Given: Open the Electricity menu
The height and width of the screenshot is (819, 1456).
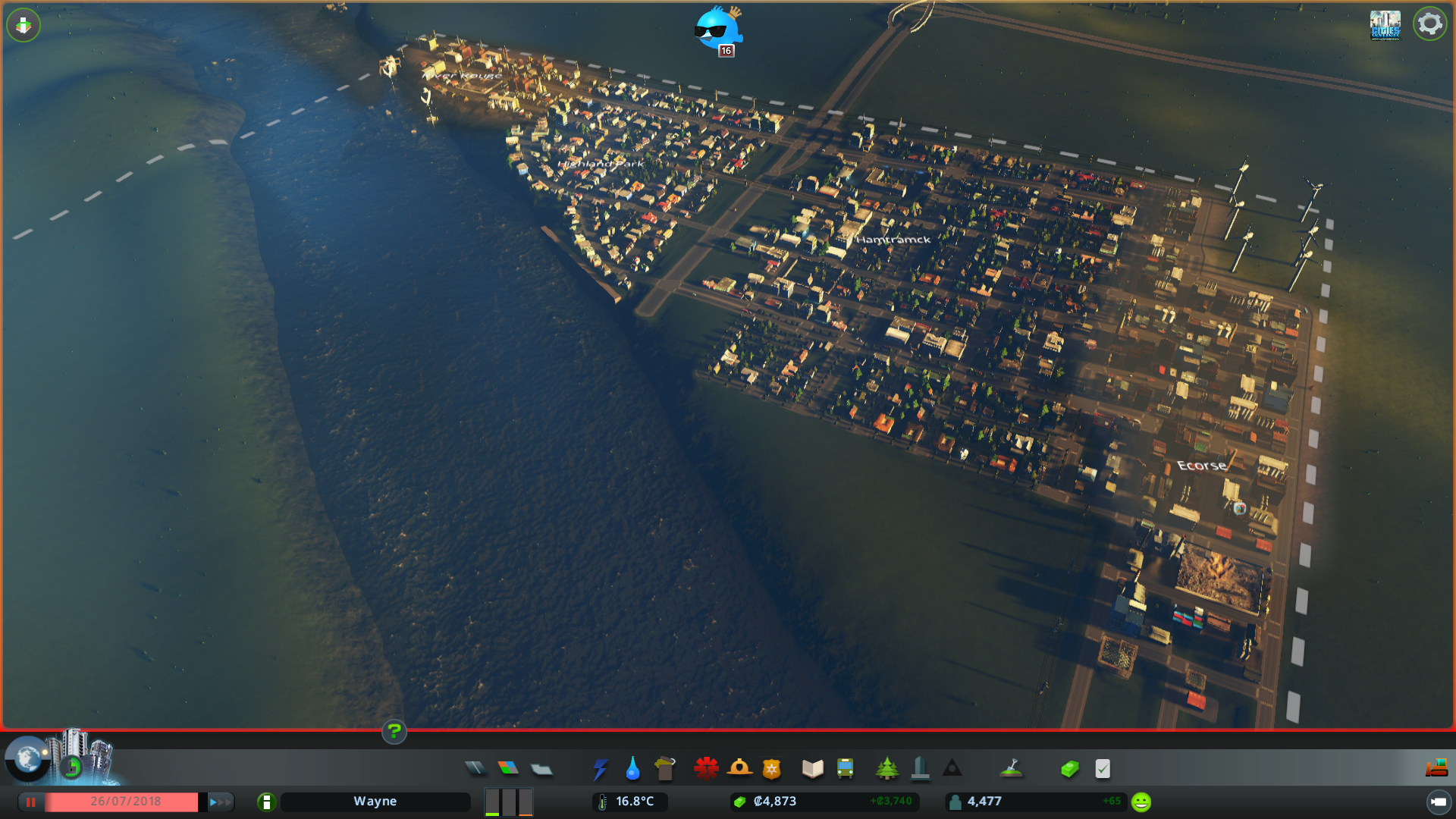Looking at the screenshot, I should (x=601, y=768).
